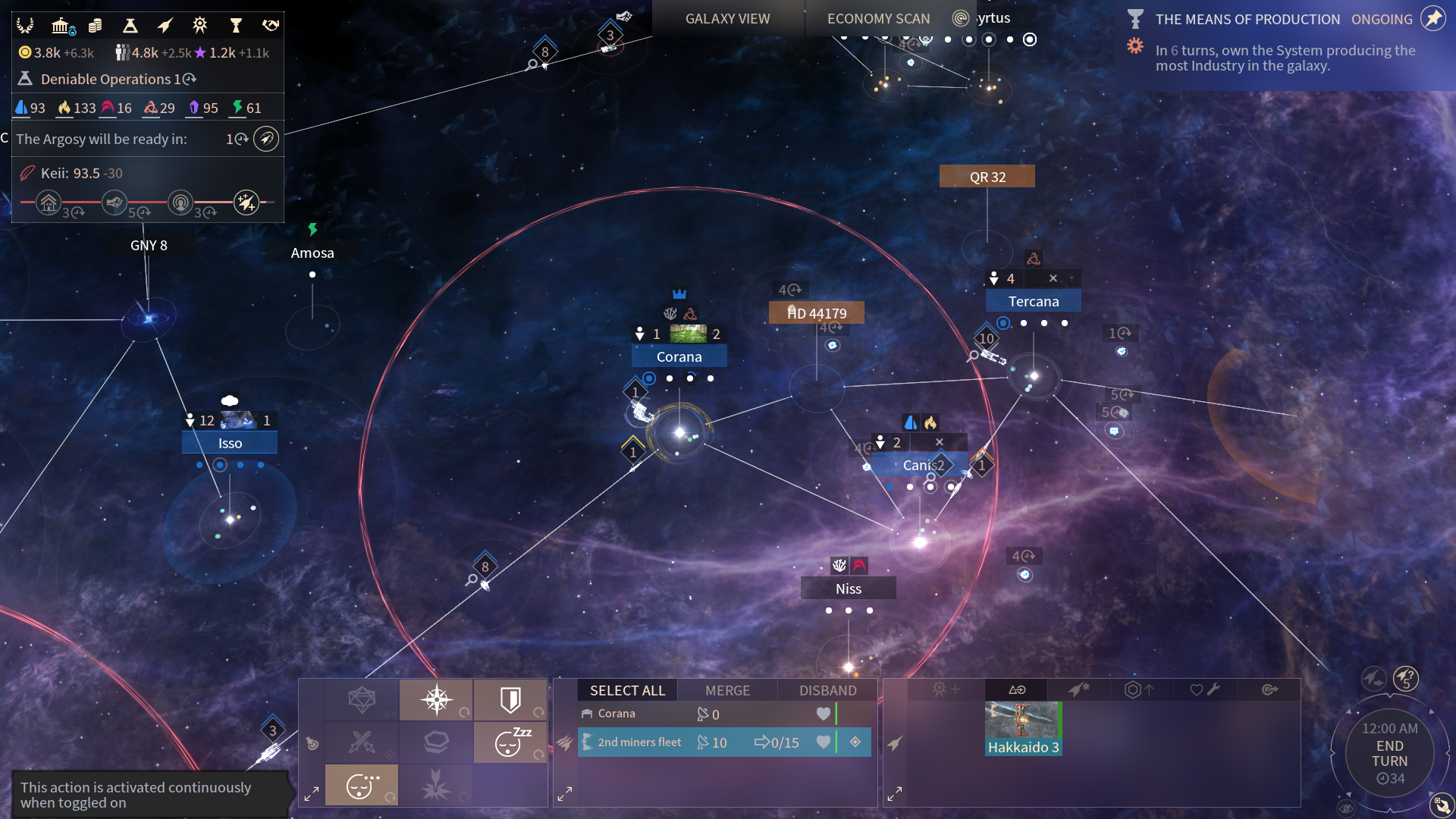Viewport: 1456px width, 819px height.
Task: Open the heart and wrench repair tab
Action: (1203, 689)
